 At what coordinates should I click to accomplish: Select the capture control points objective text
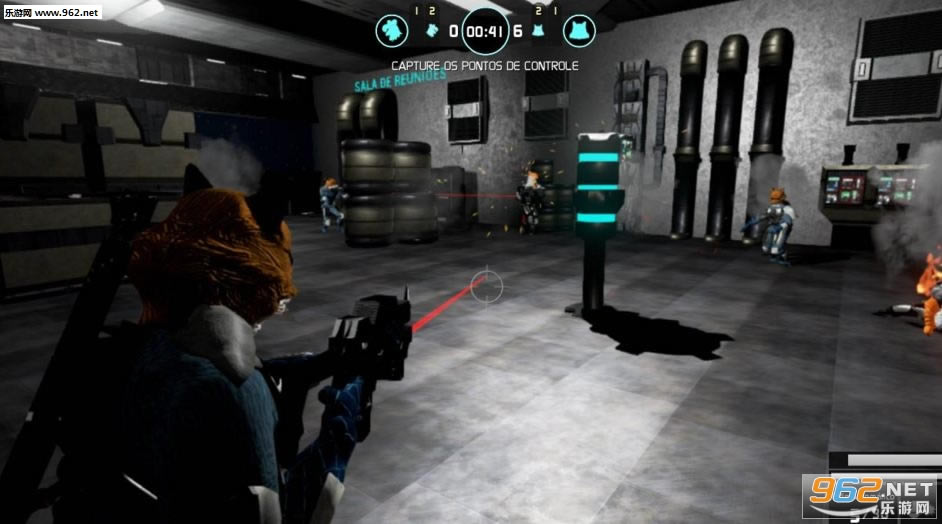(485, 66)
